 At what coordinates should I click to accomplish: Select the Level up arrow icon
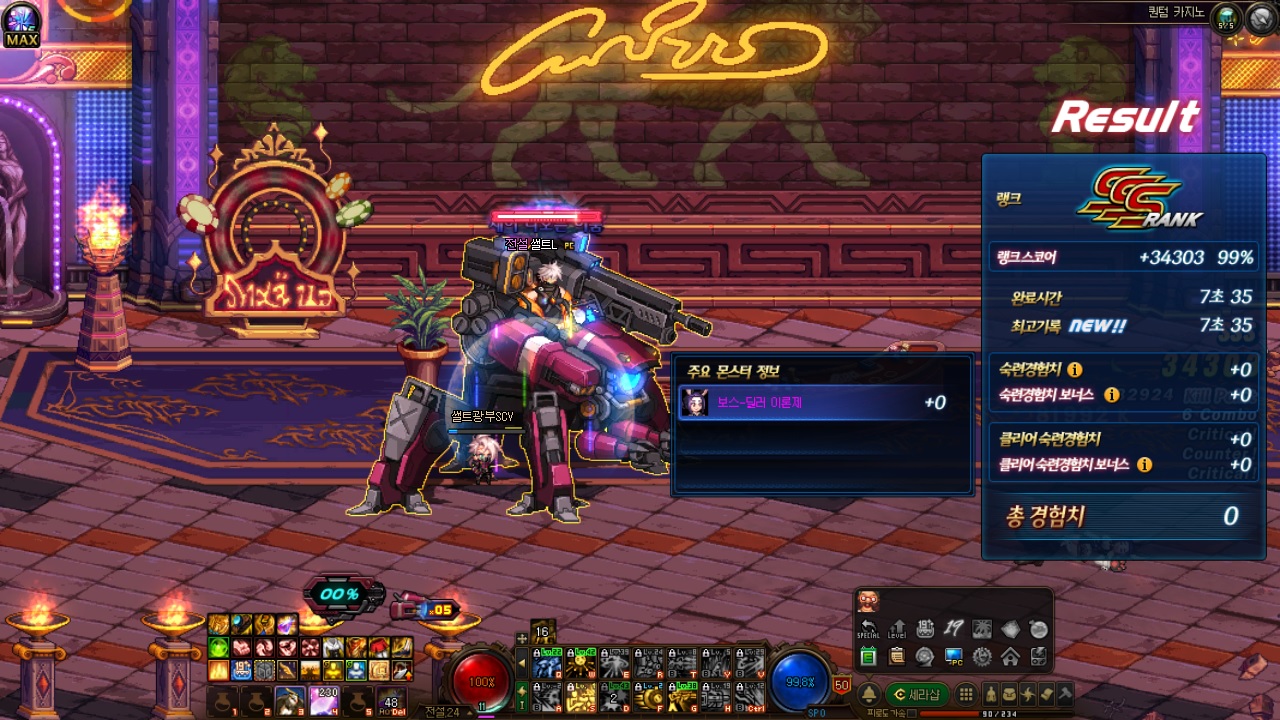coord(897,630)
